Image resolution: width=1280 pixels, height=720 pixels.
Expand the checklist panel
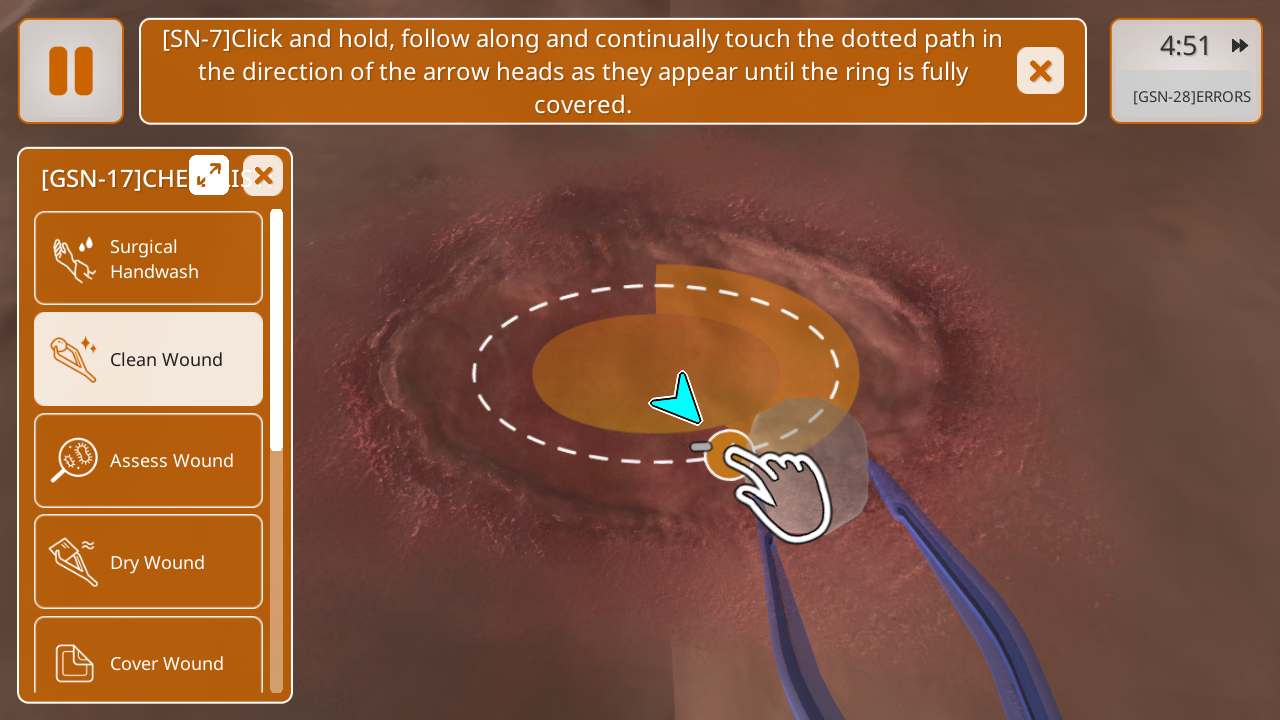(x=209, y=175)
